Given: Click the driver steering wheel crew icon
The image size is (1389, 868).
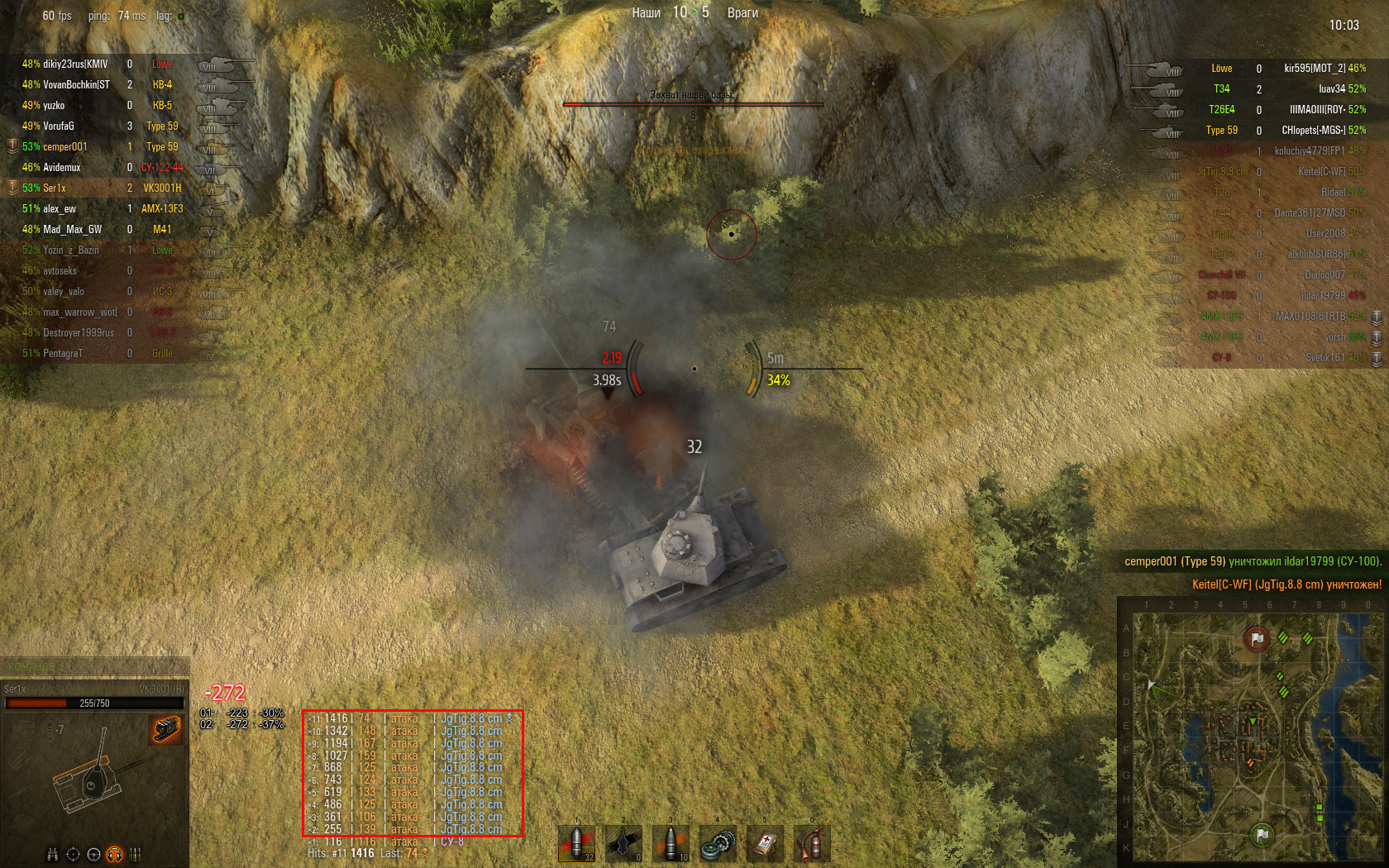Looking at the screenshot, I should tap(94, 855).
